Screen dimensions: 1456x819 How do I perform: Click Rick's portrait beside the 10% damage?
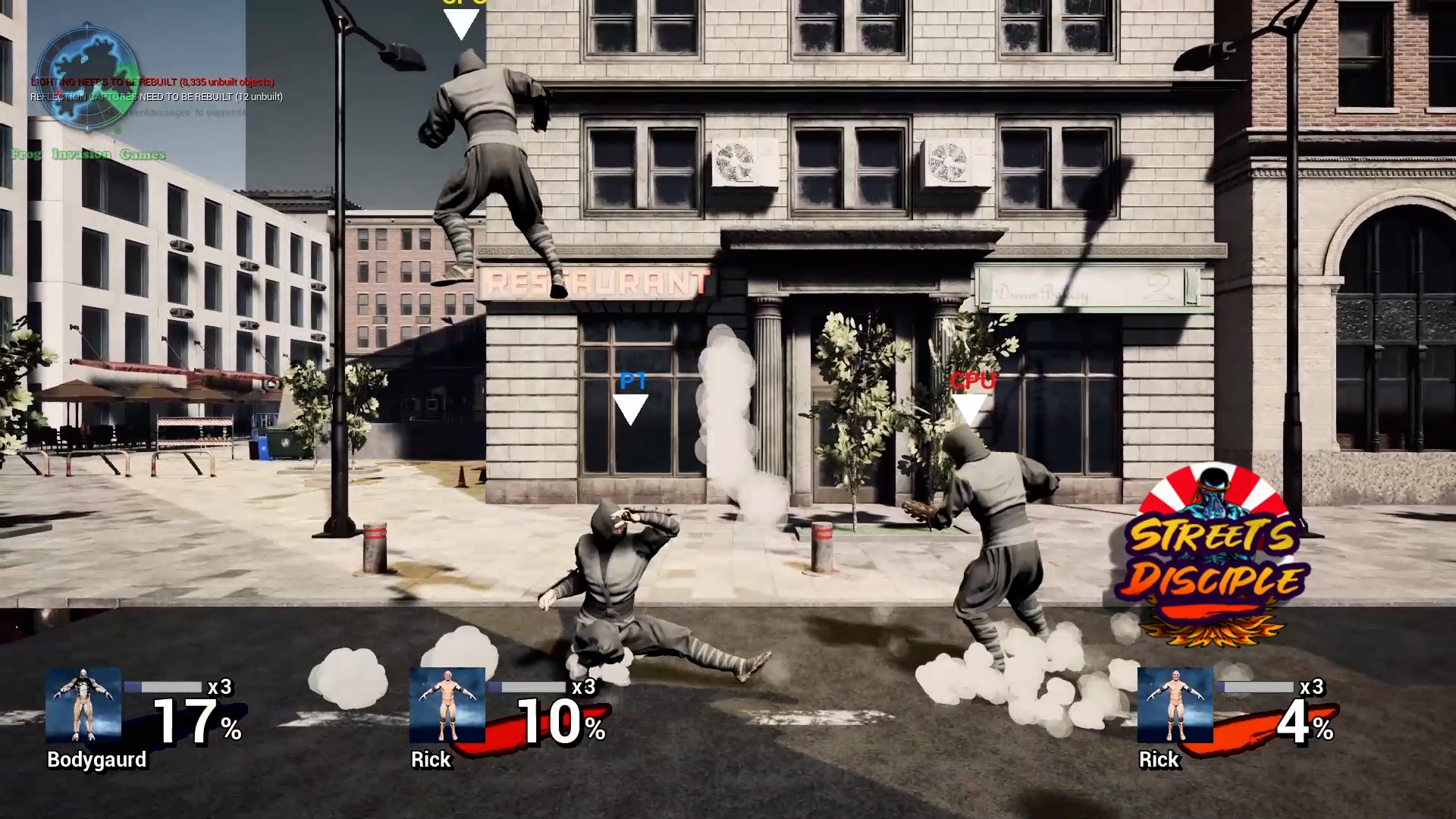447,705
